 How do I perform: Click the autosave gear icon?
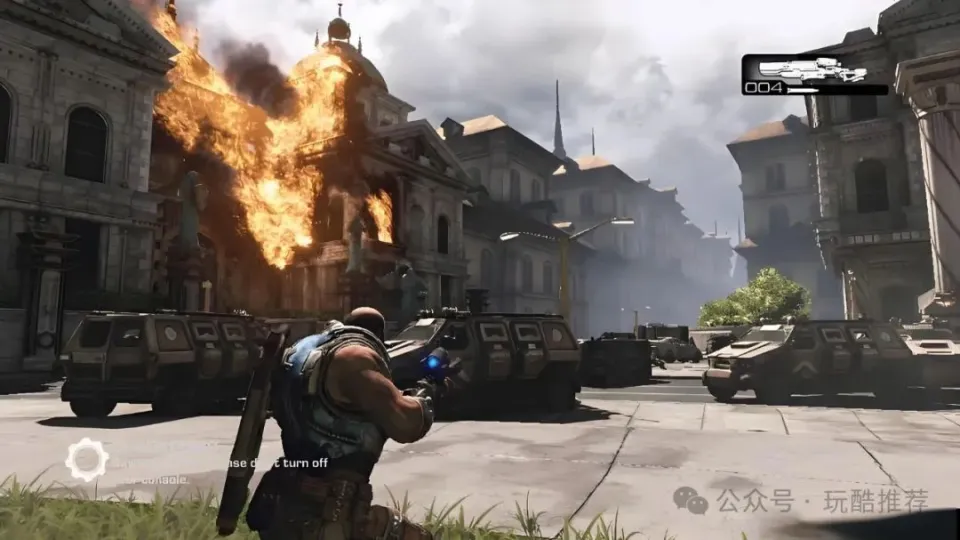[x=87, y=459]
